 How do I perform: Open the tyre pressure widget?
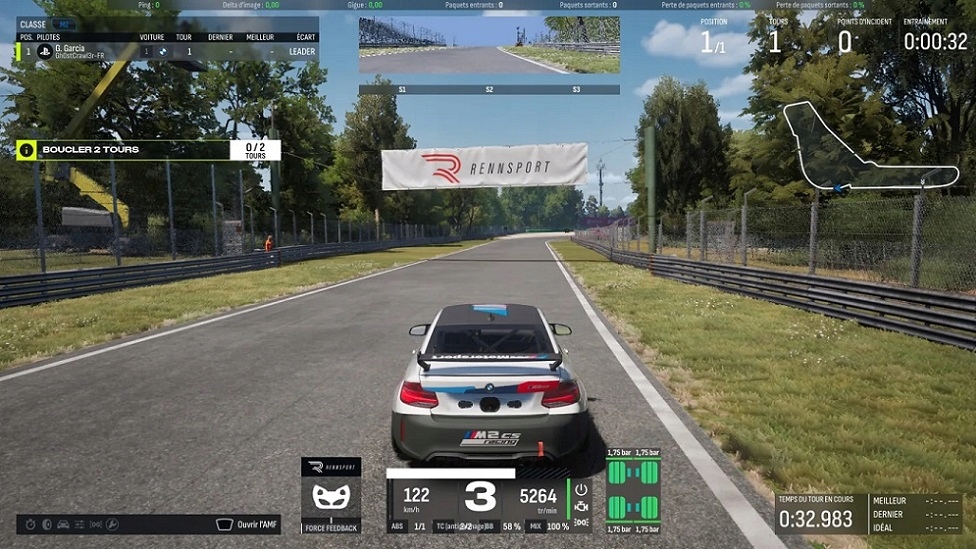click(x=634, y=489)
